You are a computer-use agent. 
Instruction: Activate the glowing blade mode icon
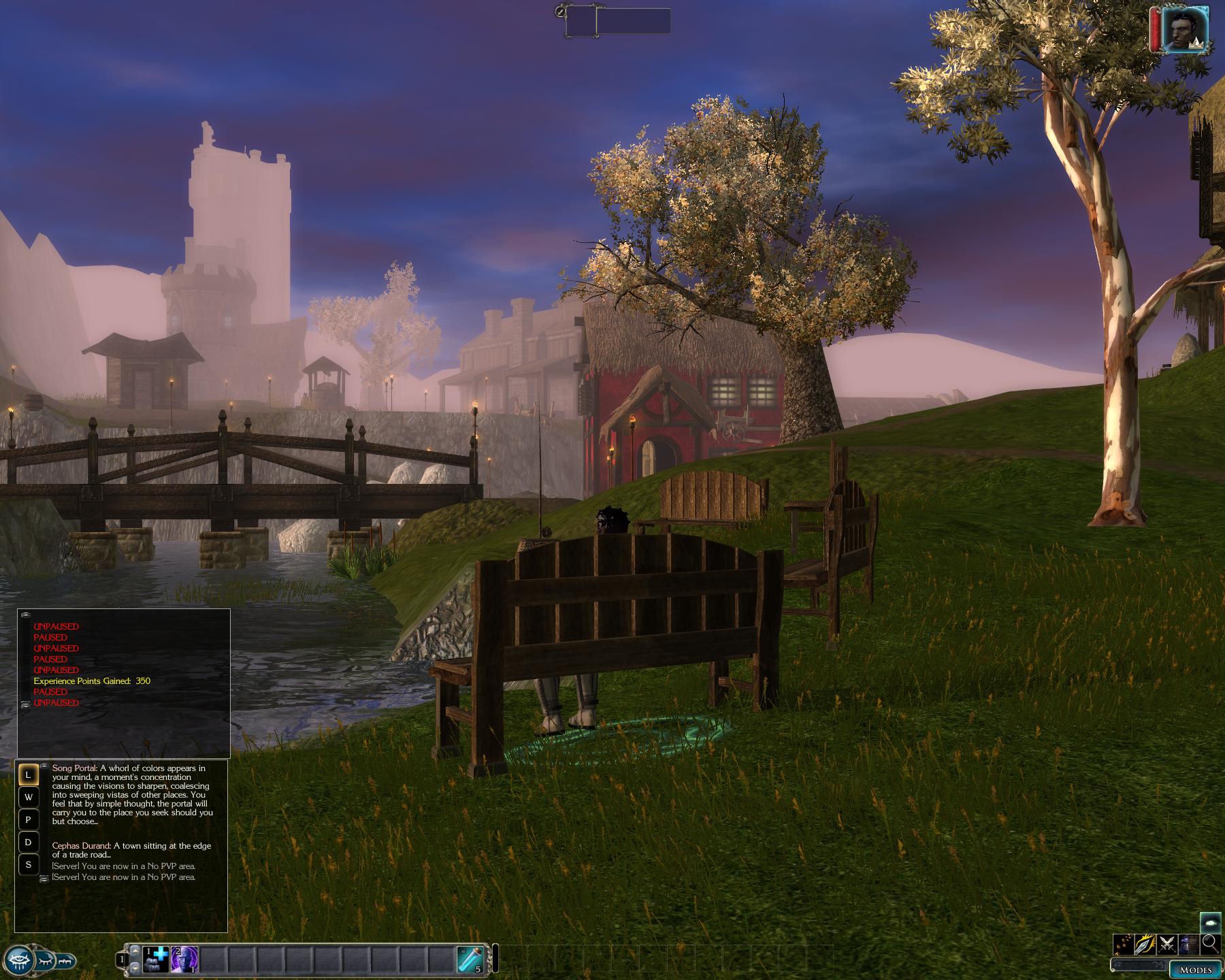pyautogui.click(x=1145, y=945)
